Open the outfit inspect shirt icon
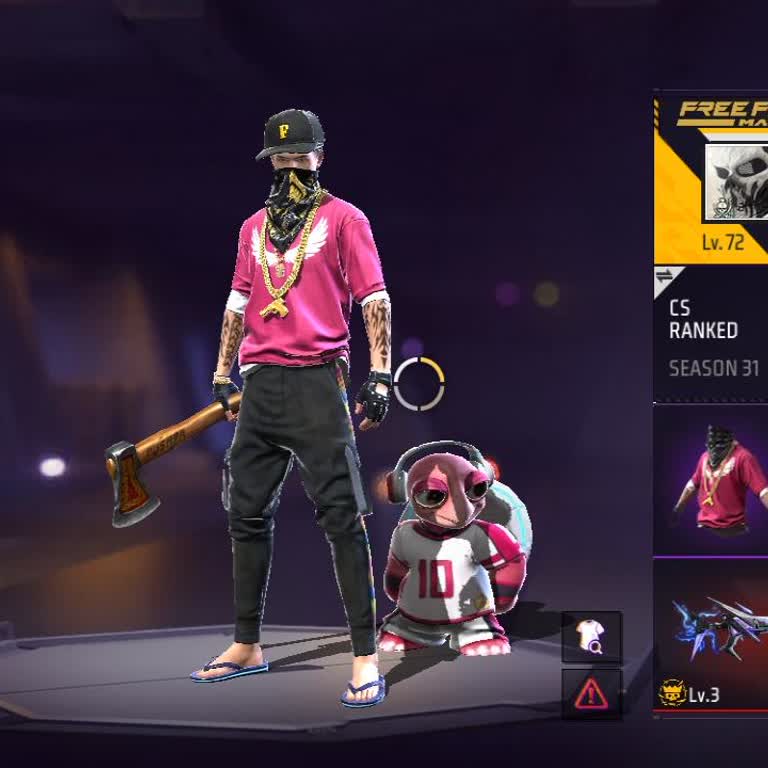 (x=591, y=637)
